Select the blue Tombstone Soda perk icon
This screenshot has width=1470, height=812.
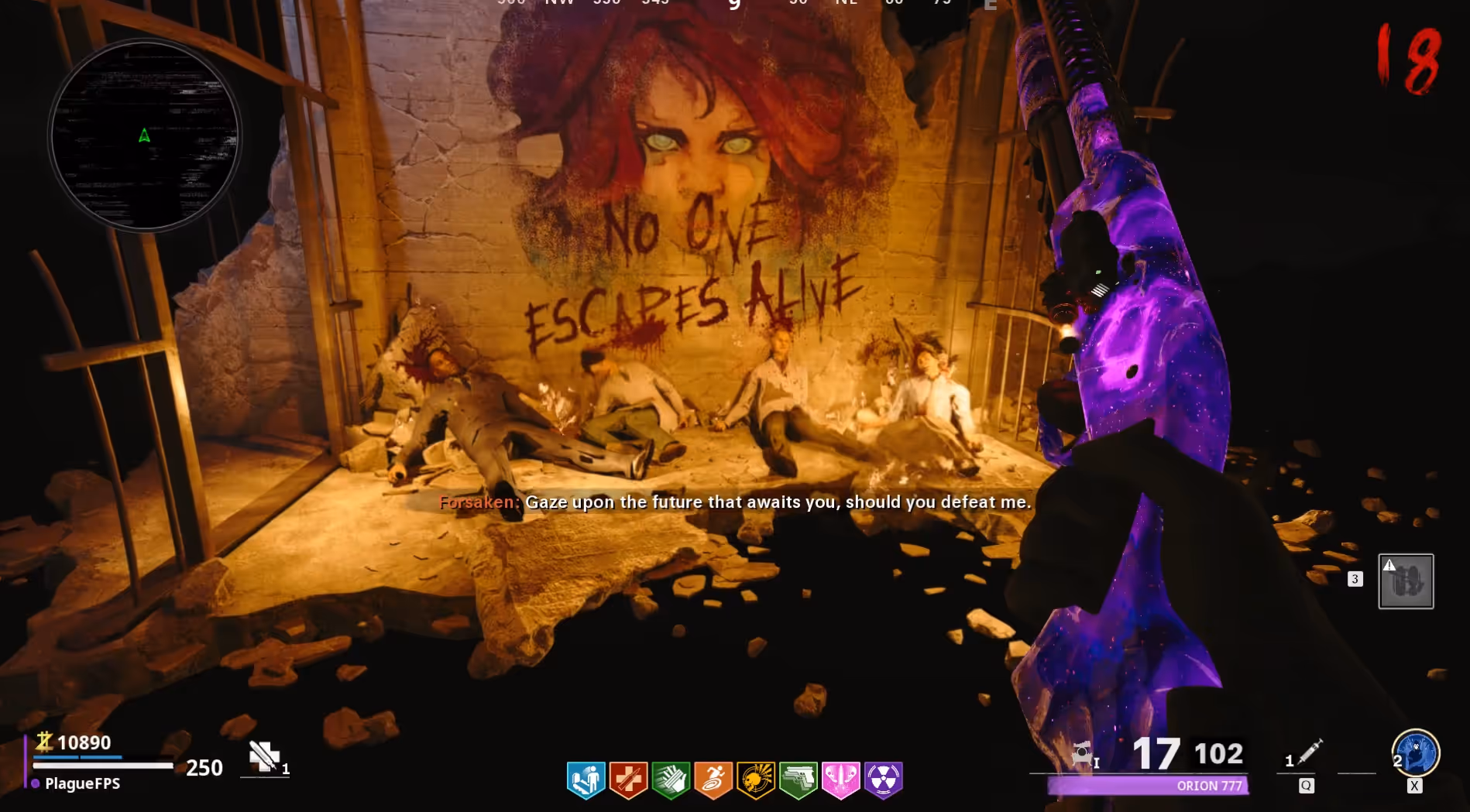[586, 779]
